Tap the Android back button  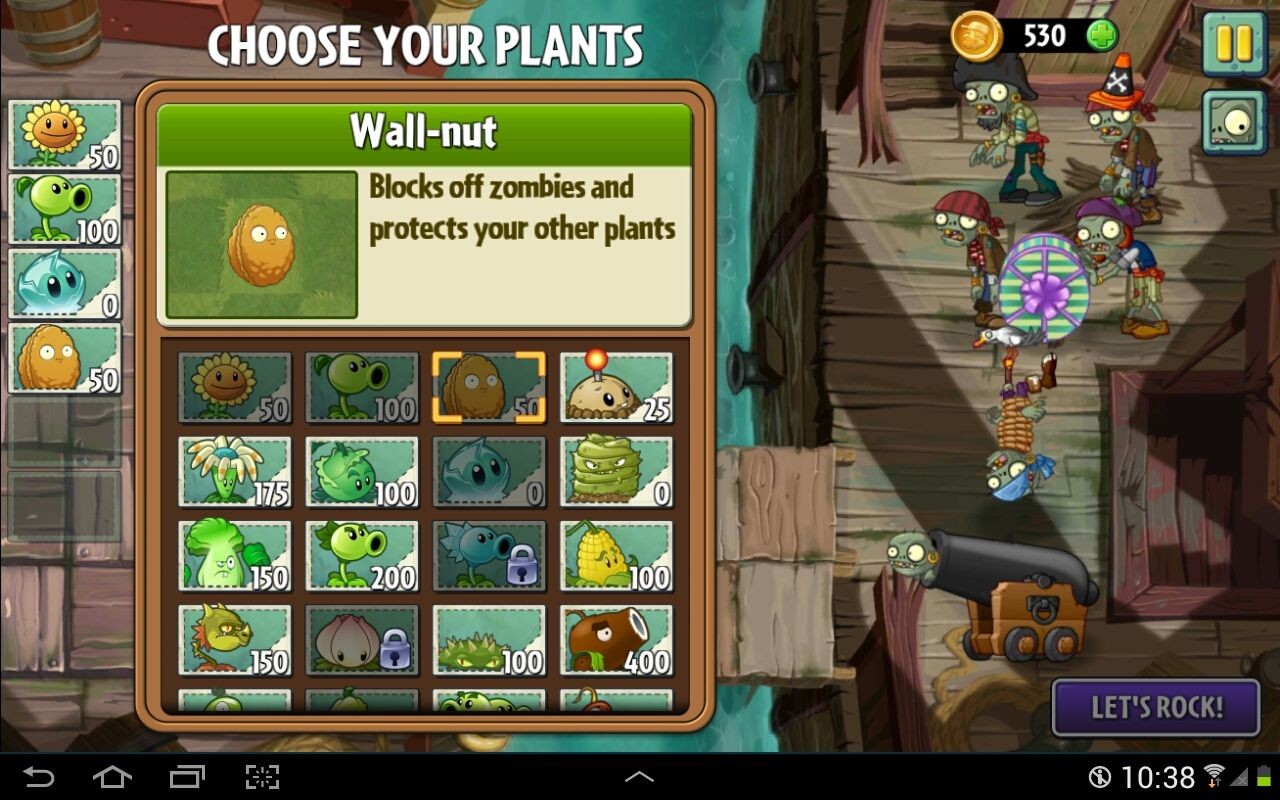pyautogui.click(x=39, y=777)
